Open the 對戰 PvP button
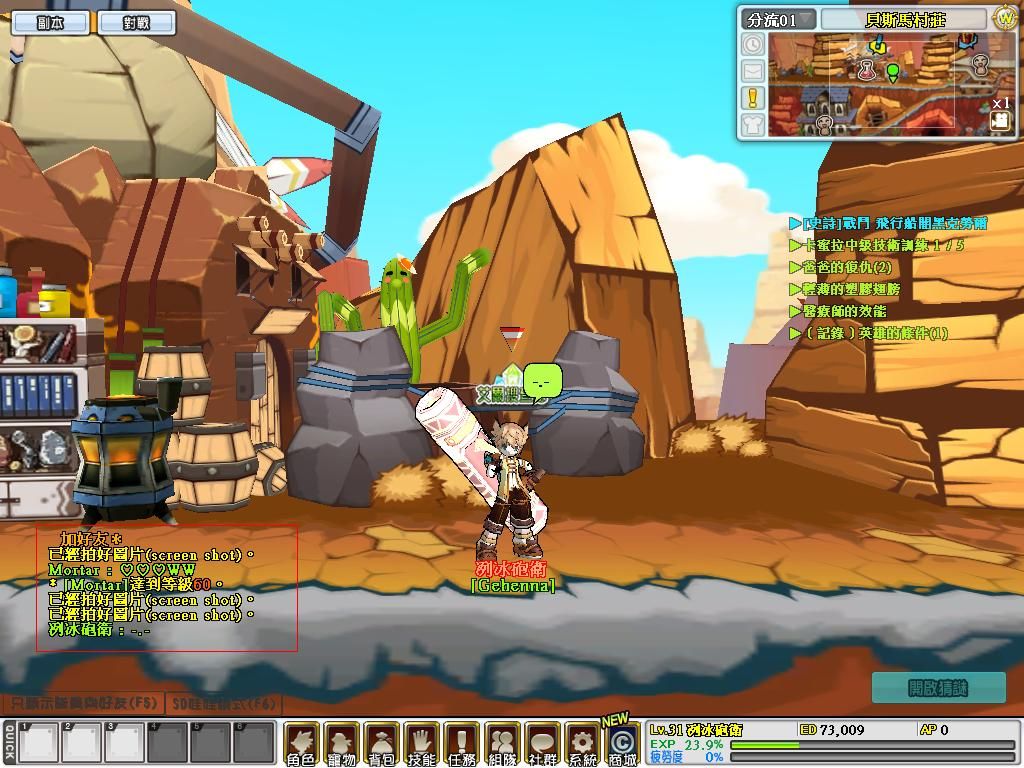 137,23
